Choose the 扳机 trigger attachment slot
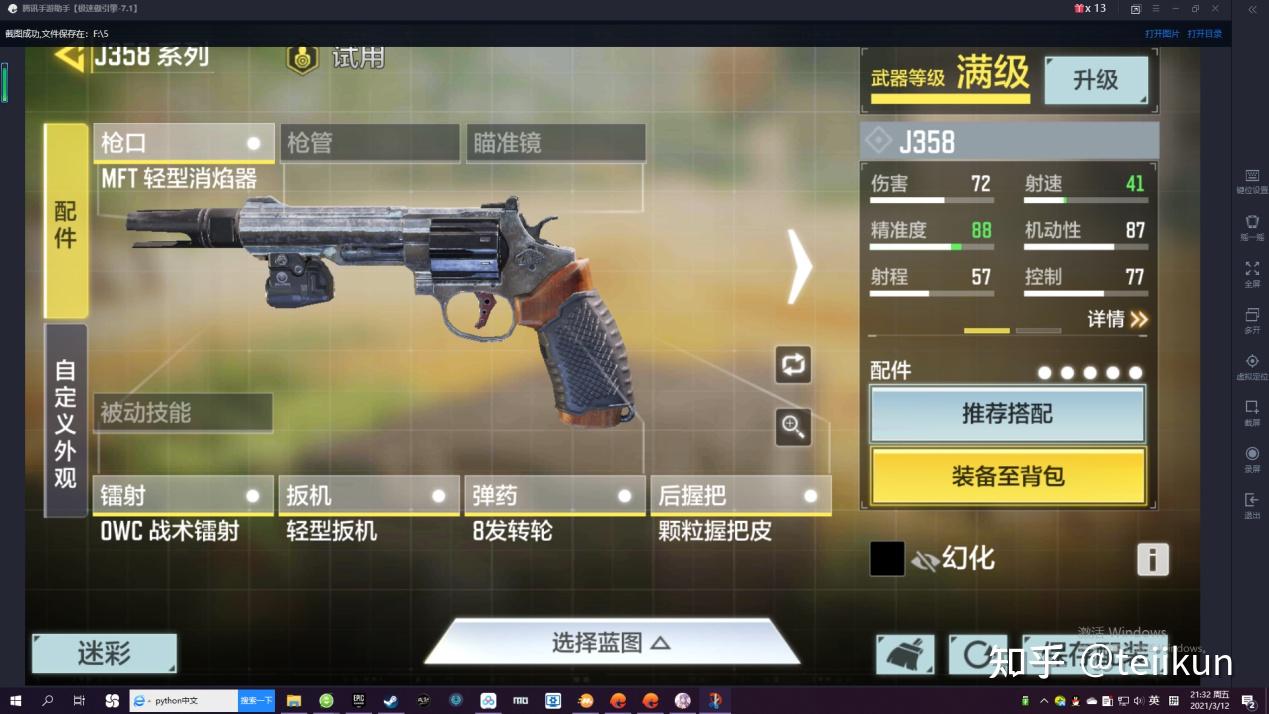Screen dimensions: 1269x714 coord(369,495)
